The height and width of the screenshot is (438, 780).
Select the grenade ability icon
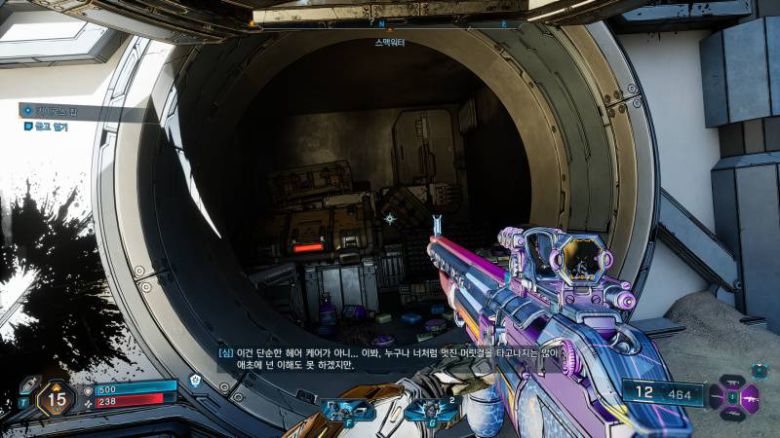[430, 411]
